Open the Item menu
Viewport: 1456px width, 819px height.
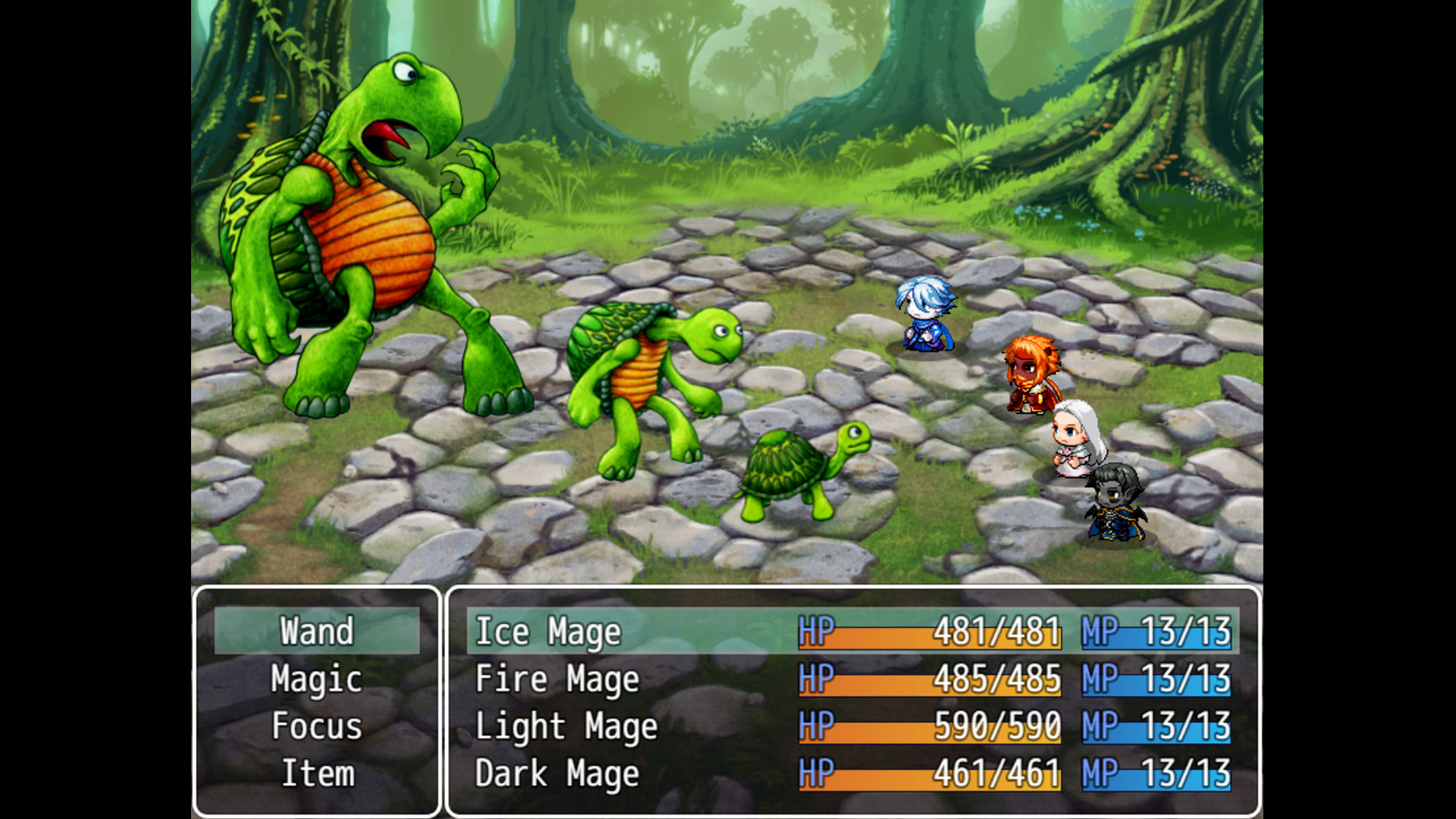coord(318,774)
